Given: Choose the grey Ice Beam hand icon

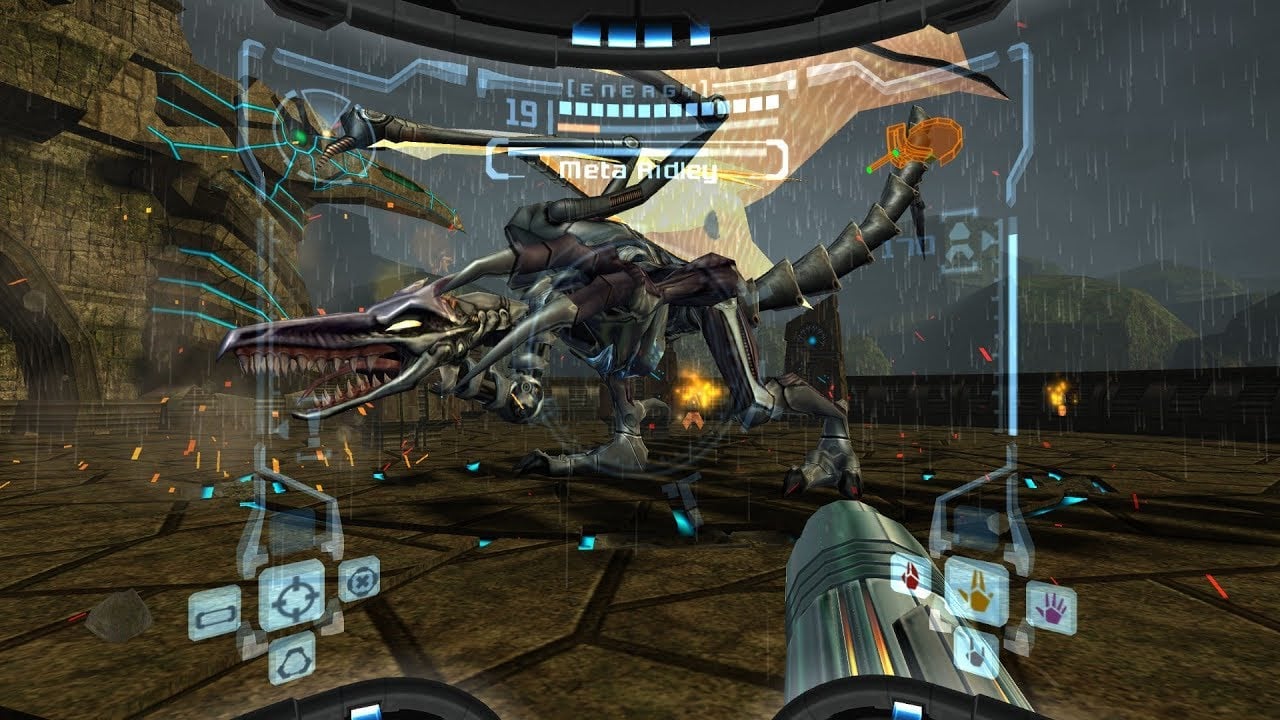Looking at the screenshot, I should coord(974,651).
